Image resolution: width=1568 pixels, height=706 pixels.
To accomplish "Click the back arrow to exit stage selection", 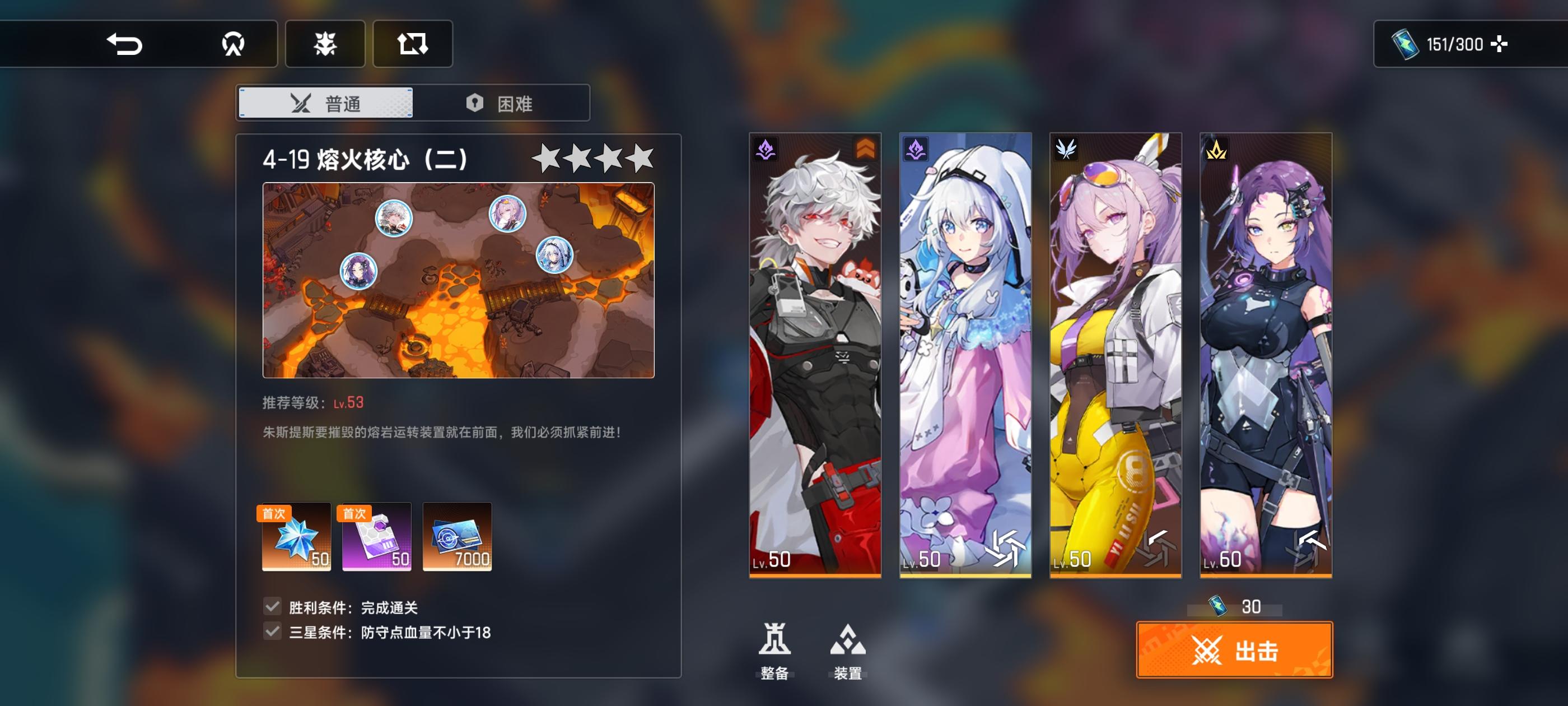I will point(126,43).
